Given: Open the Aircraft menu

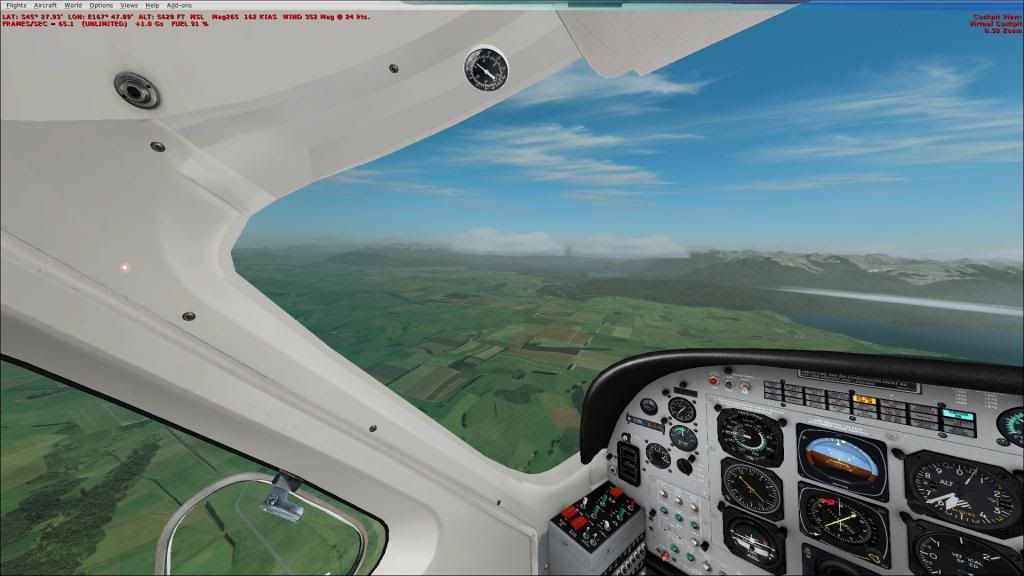Looking at the screenshot, I should click(x=45, y=5).
